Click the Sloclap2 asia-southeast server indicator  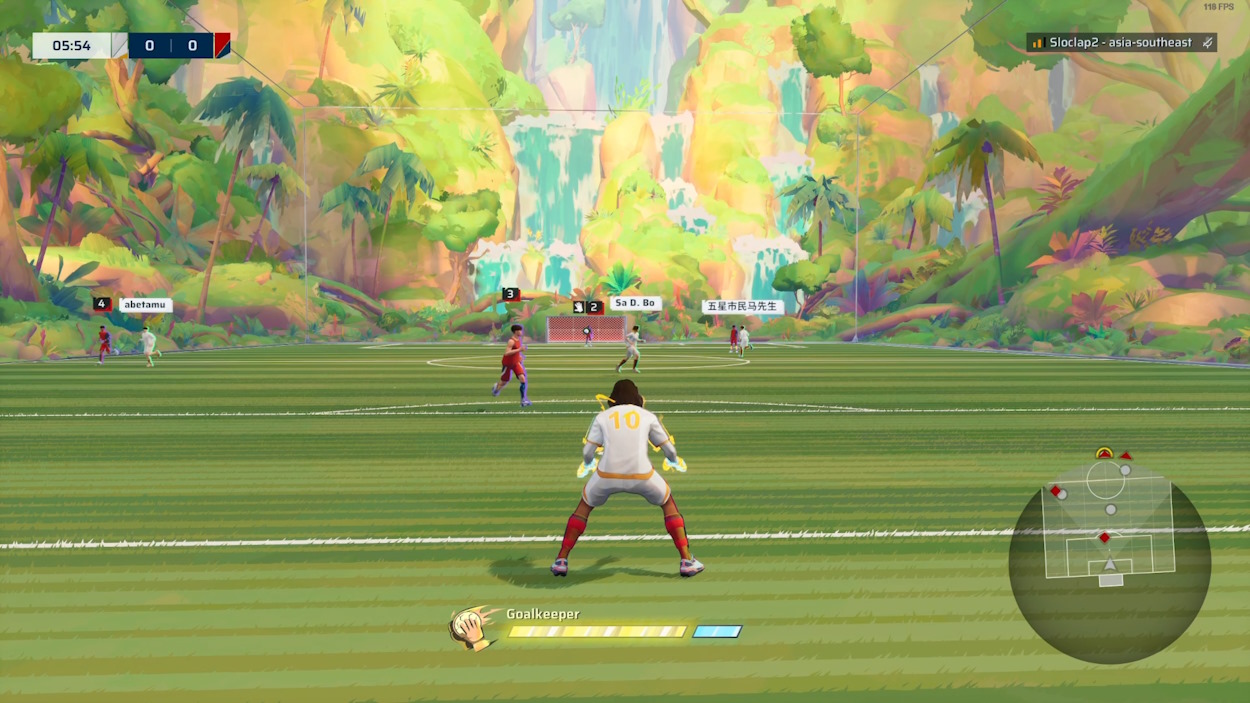1121,43
